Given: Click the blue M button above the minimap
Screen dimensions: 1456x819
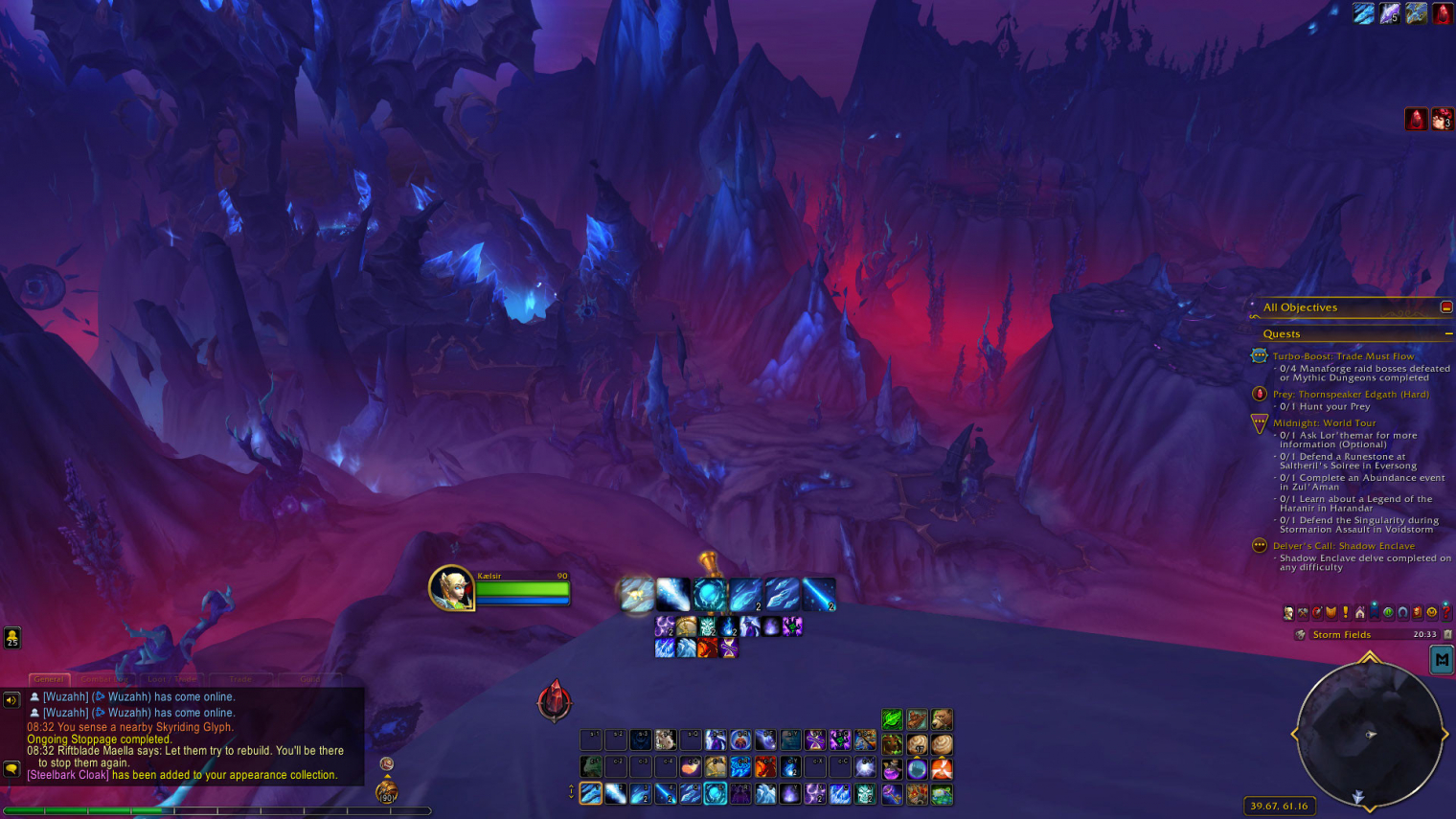Looking at the screenshot, I should click(1442, 660).
